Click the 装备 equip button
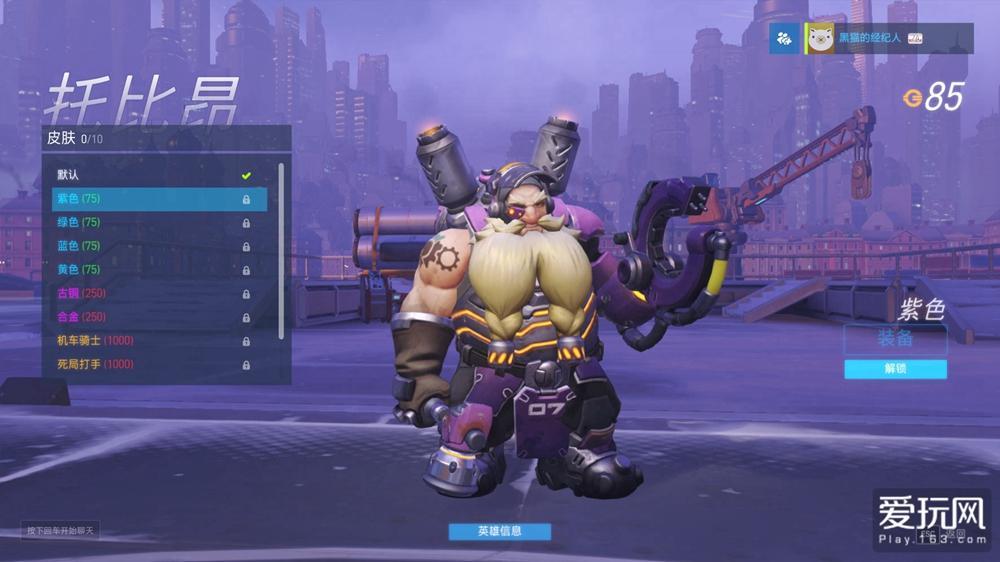This screenshot has width=1000, height=562. [x=895, y=339]
